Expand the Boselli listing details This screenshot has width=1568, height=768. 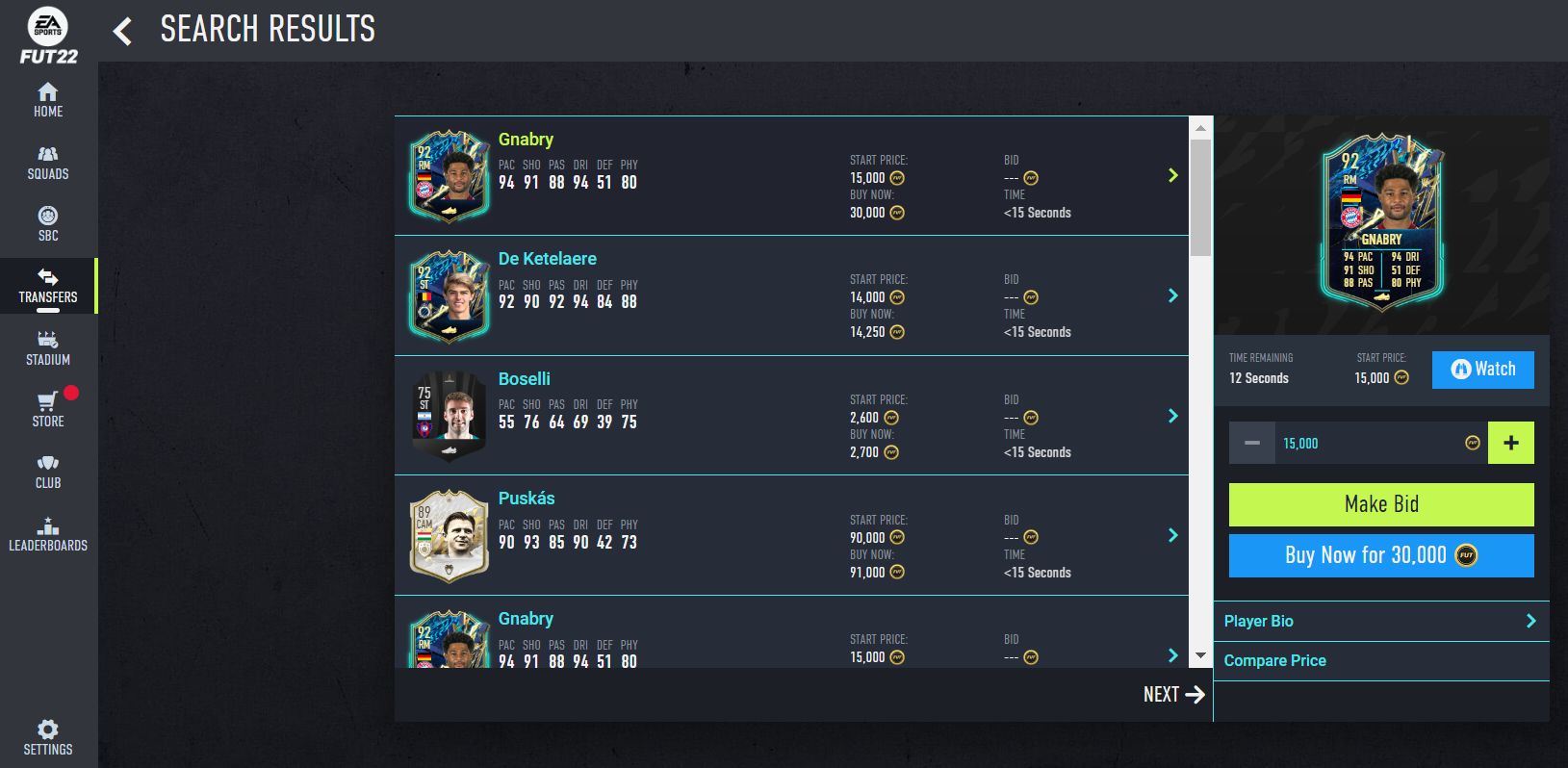coord(1172,416)
